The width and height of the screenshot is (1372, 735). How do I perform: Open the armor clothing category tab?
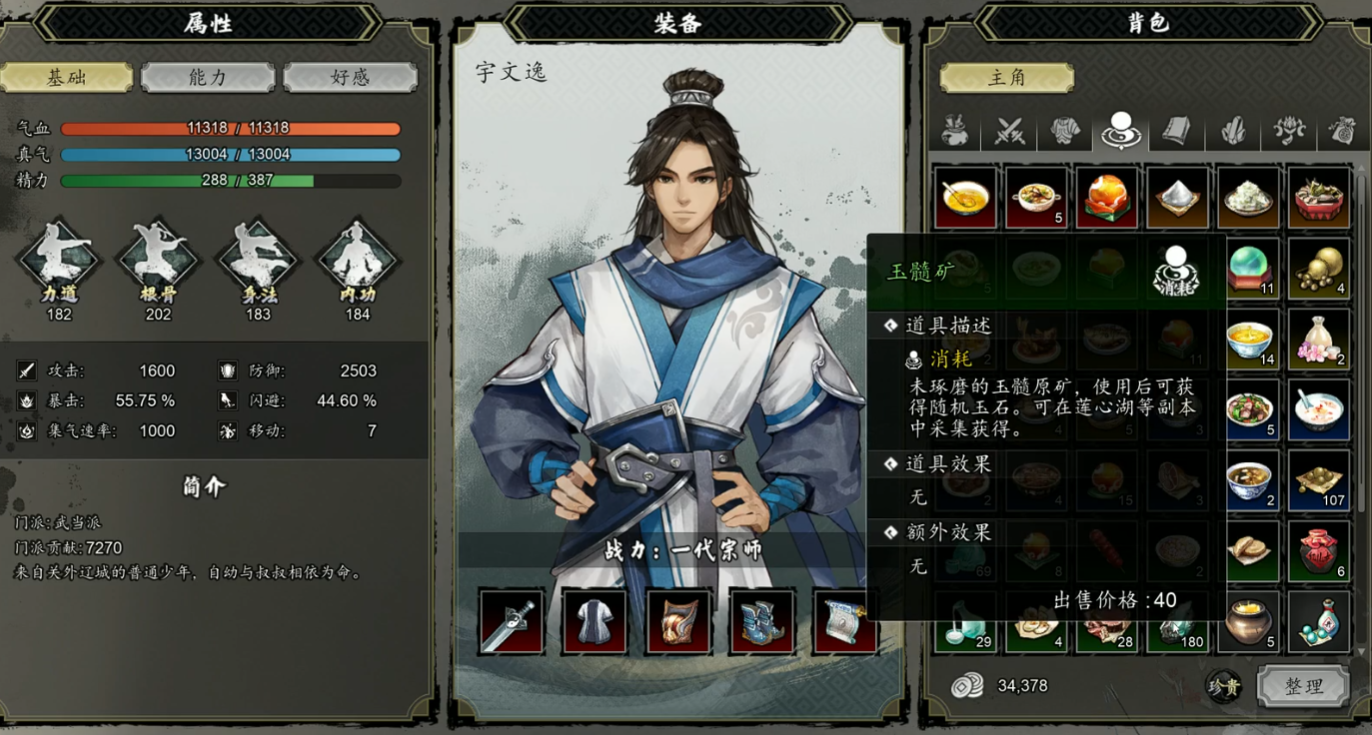[x=1066, y=131]
